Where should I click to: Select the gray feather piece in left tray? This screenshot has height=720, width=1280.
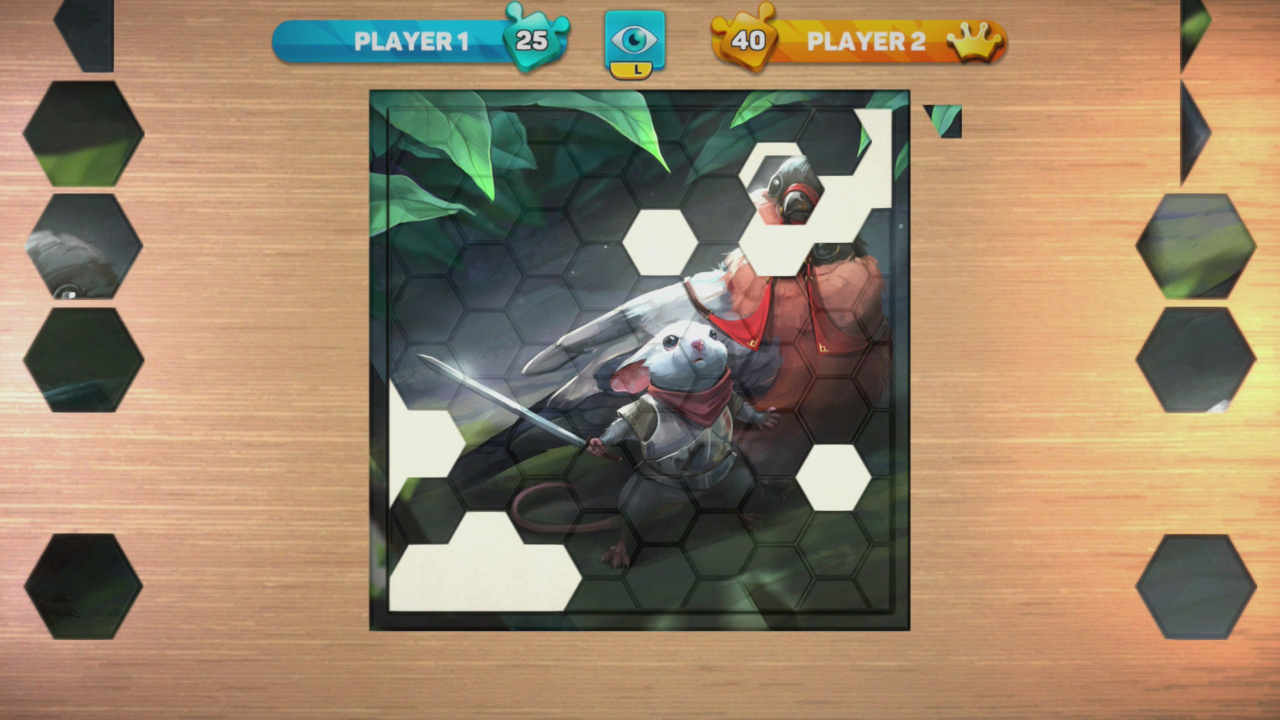pos(85,247)
